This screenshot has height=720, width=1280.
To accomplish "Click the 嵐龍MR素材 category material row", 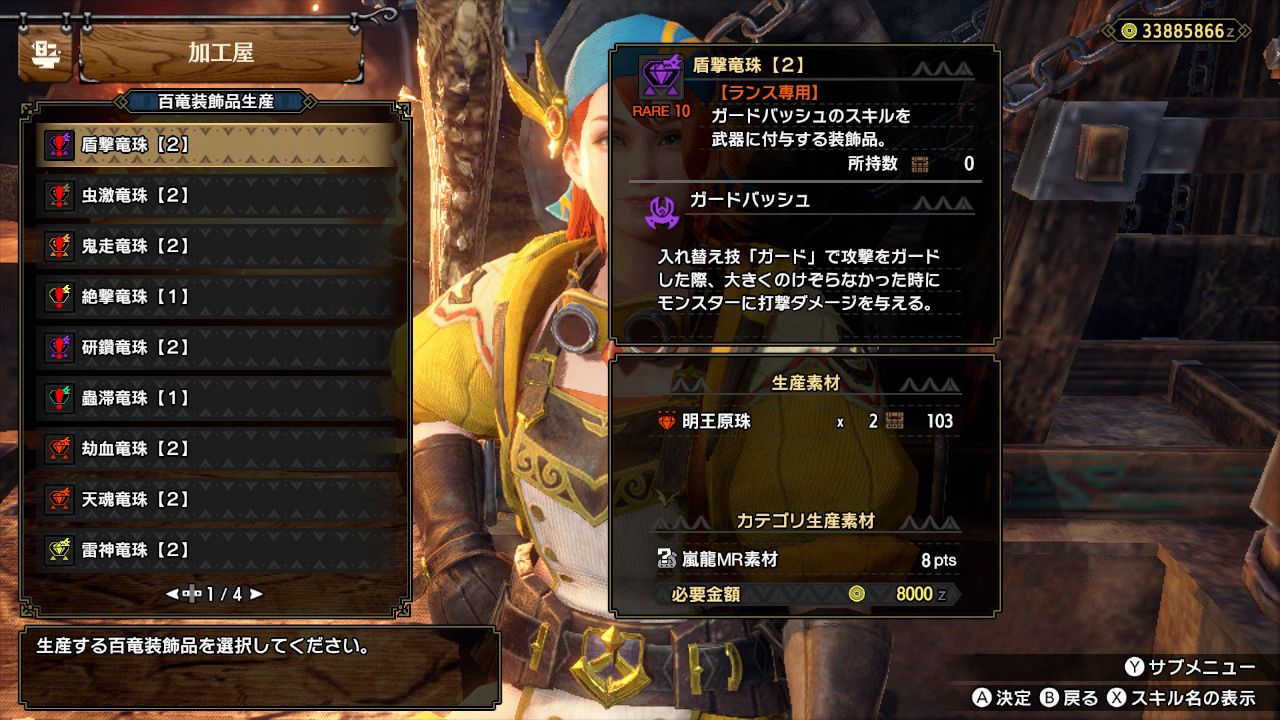I will [804, 560].
